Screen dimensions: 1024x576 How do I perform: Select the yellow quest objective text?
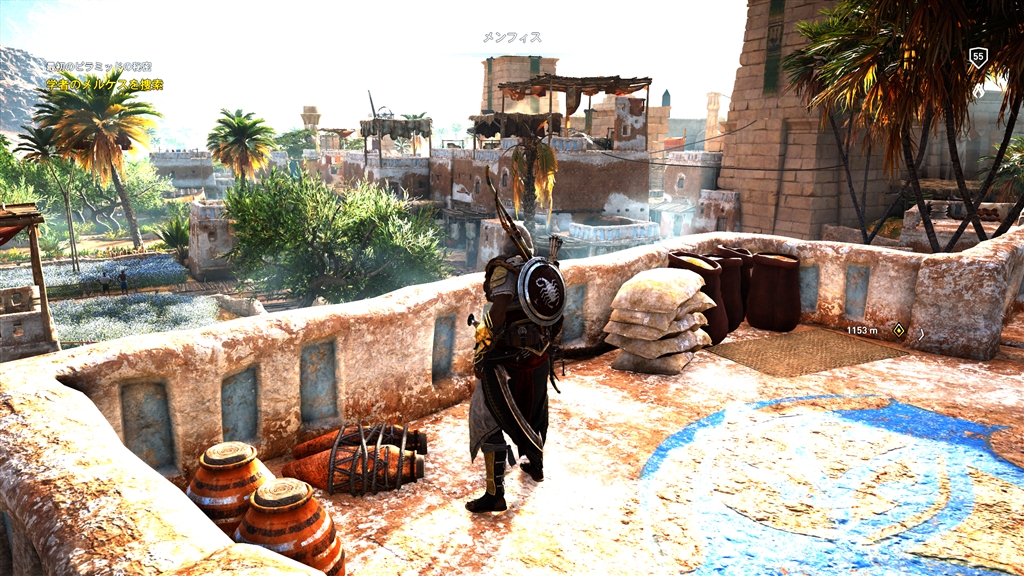pos(105,85)
